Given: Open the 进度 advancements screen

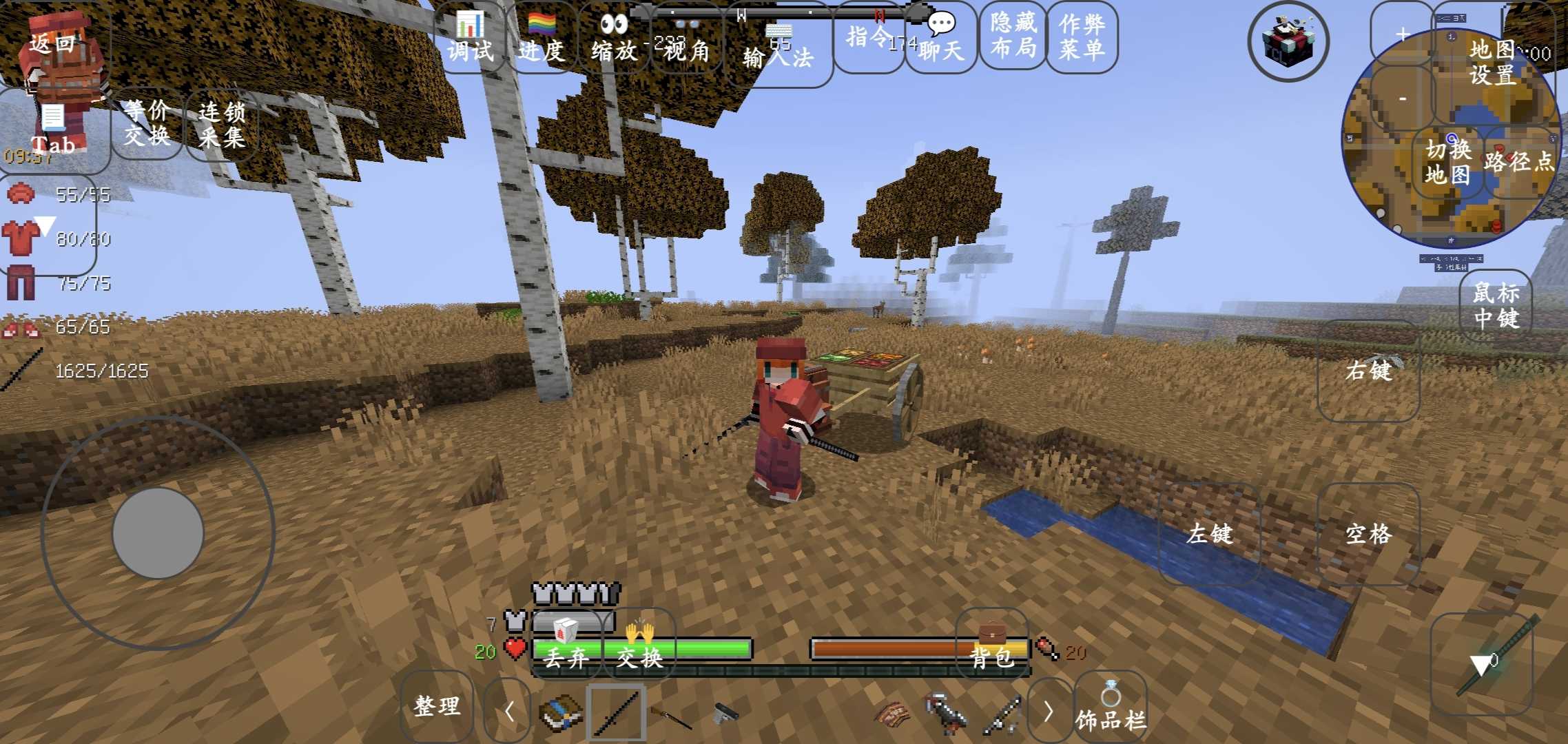Looking at the screenshot, I should tap(541, 39).
